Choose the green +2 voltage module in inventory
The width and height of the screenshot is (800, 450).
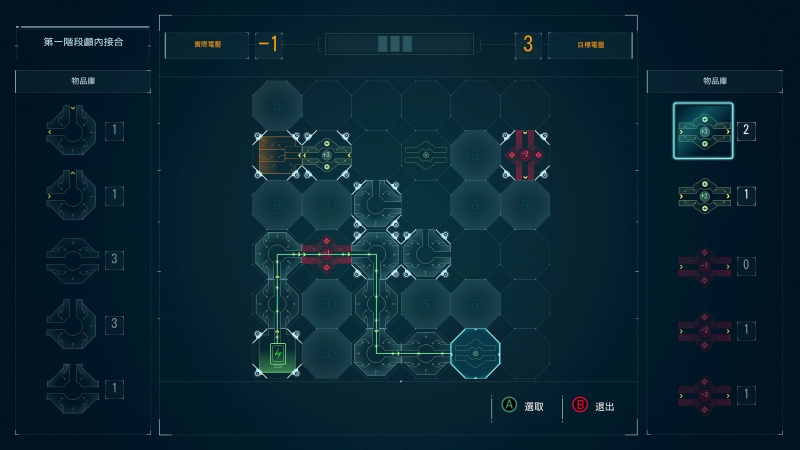pyautogui.click(x=703, y=196)
